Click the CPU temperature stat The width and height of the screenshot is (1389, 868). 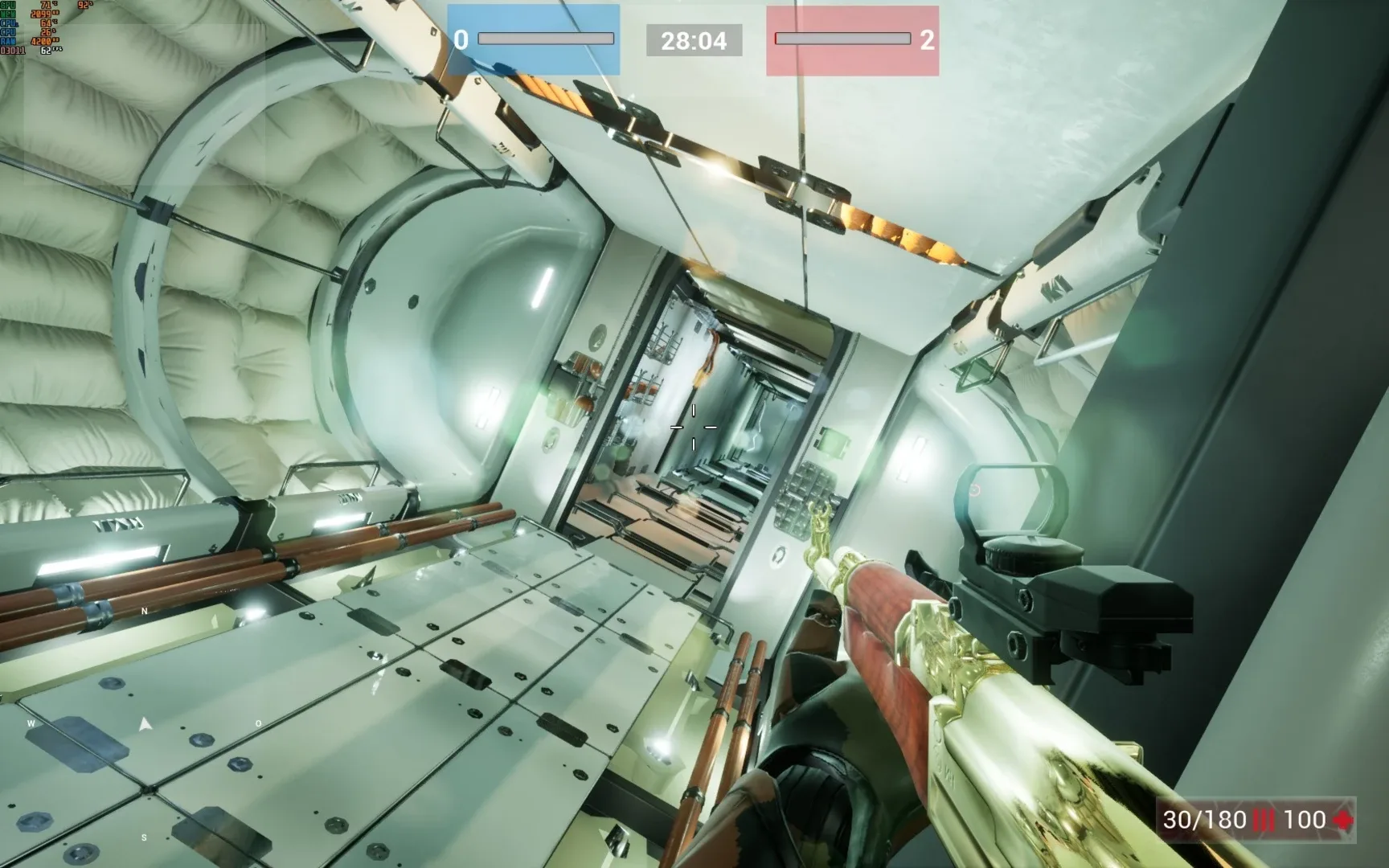45,23
